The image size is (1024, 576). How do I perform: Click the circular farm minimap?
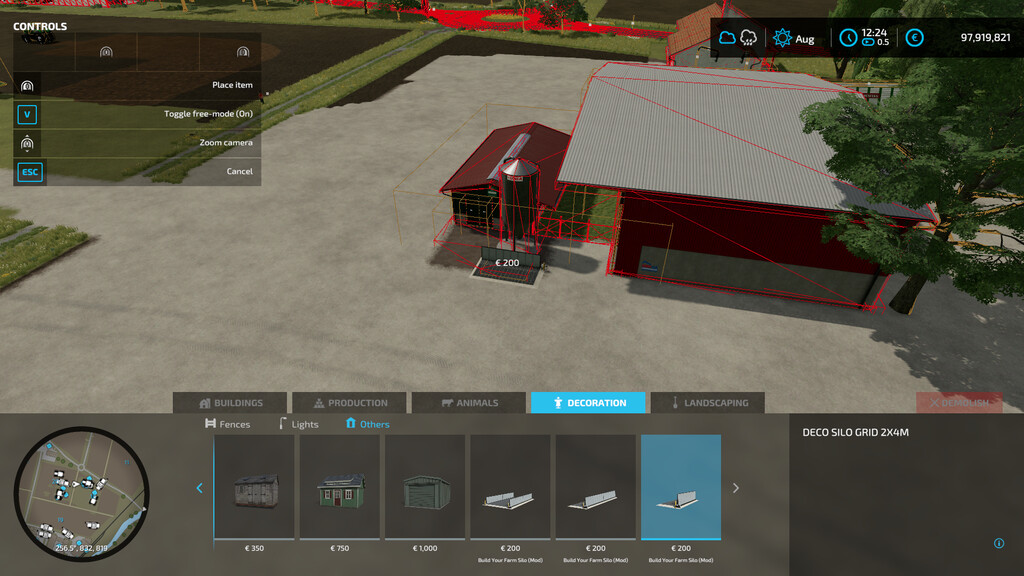point(81,494)
